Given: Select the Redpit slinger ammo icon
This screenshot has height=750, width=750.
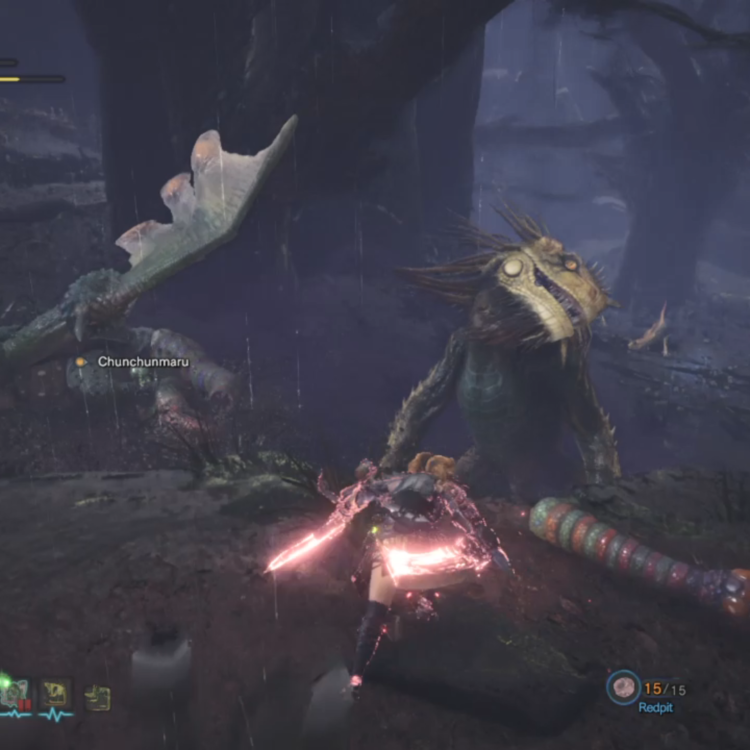Looking at the screenshot, I should (624, 687).
